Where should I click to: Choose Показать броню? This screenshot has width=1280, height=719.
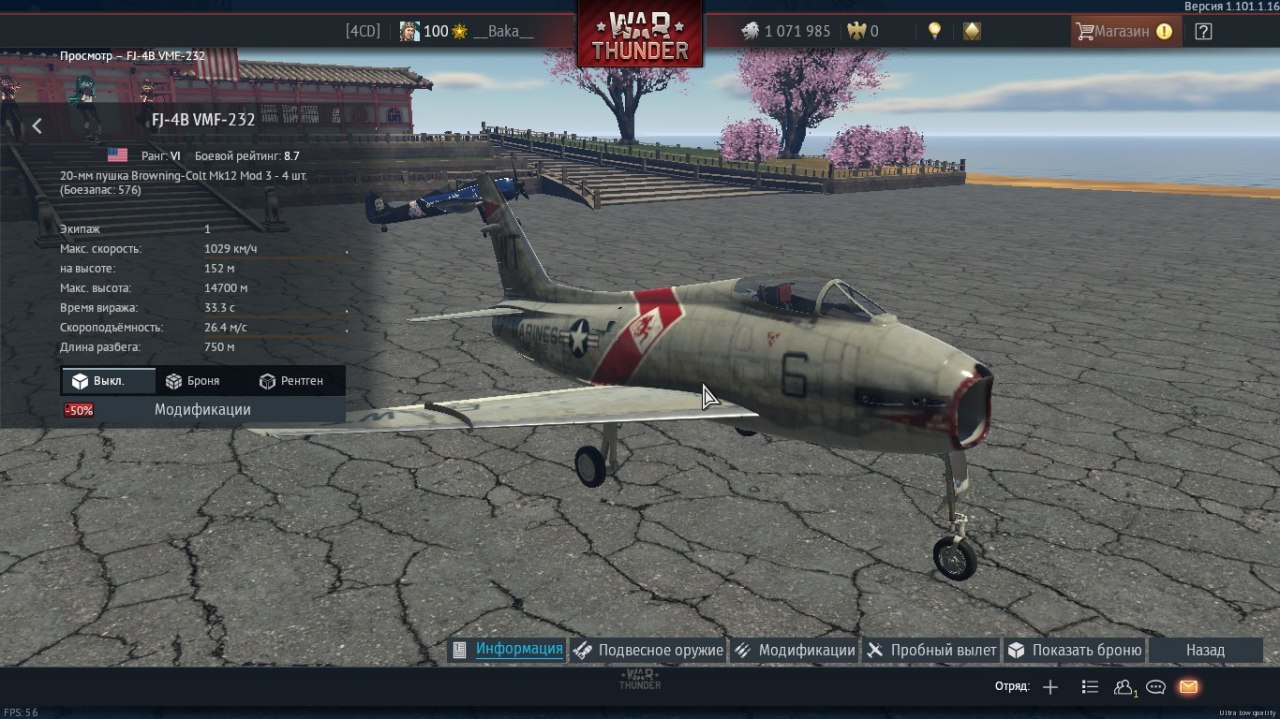tap(1075, 650)
